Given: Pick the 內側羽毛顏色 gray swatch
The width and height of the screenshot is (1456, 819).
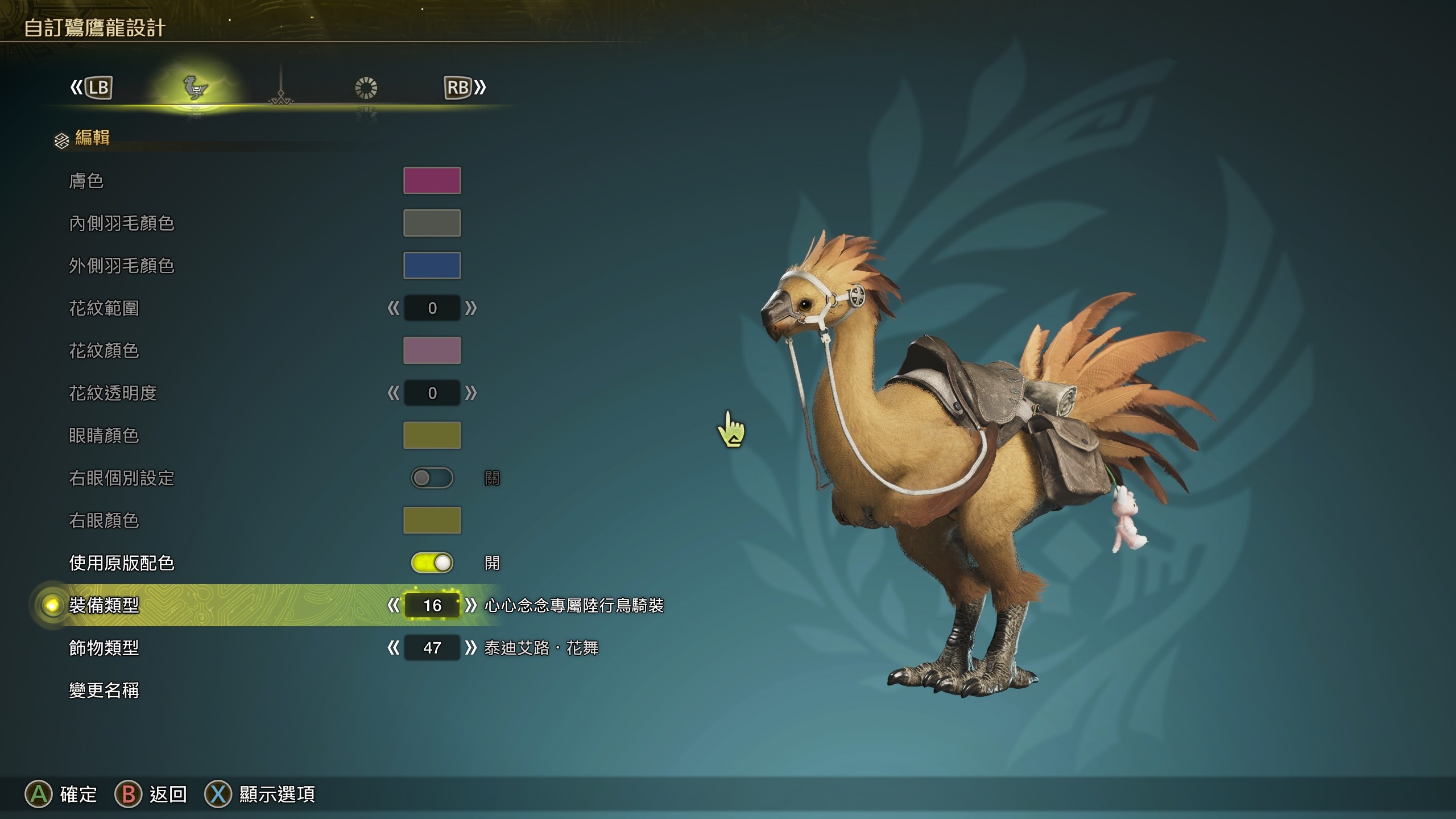Looking at the screenshot, I should (432, 223).
